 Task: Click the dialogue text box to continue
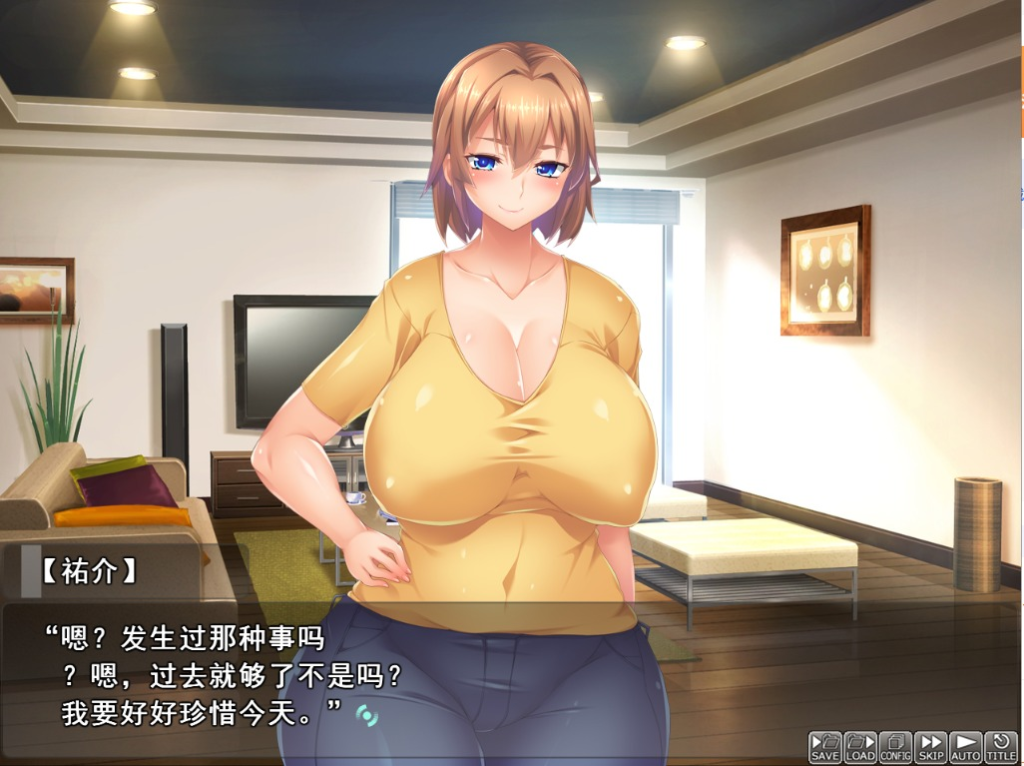coord(500,670)
